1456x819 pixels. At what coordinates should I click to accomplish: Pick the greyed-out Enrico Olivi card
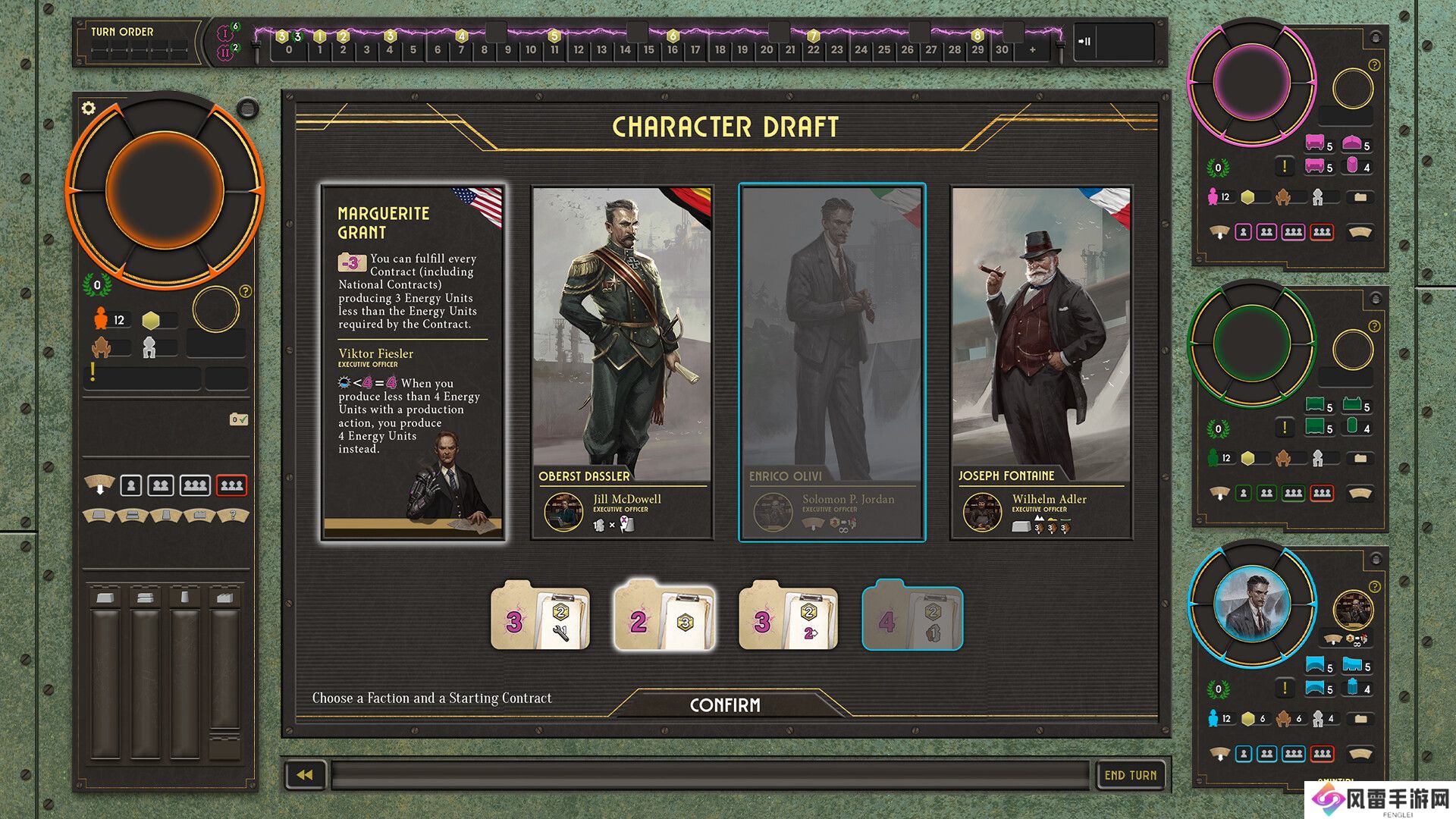click(x=832, y=362)
